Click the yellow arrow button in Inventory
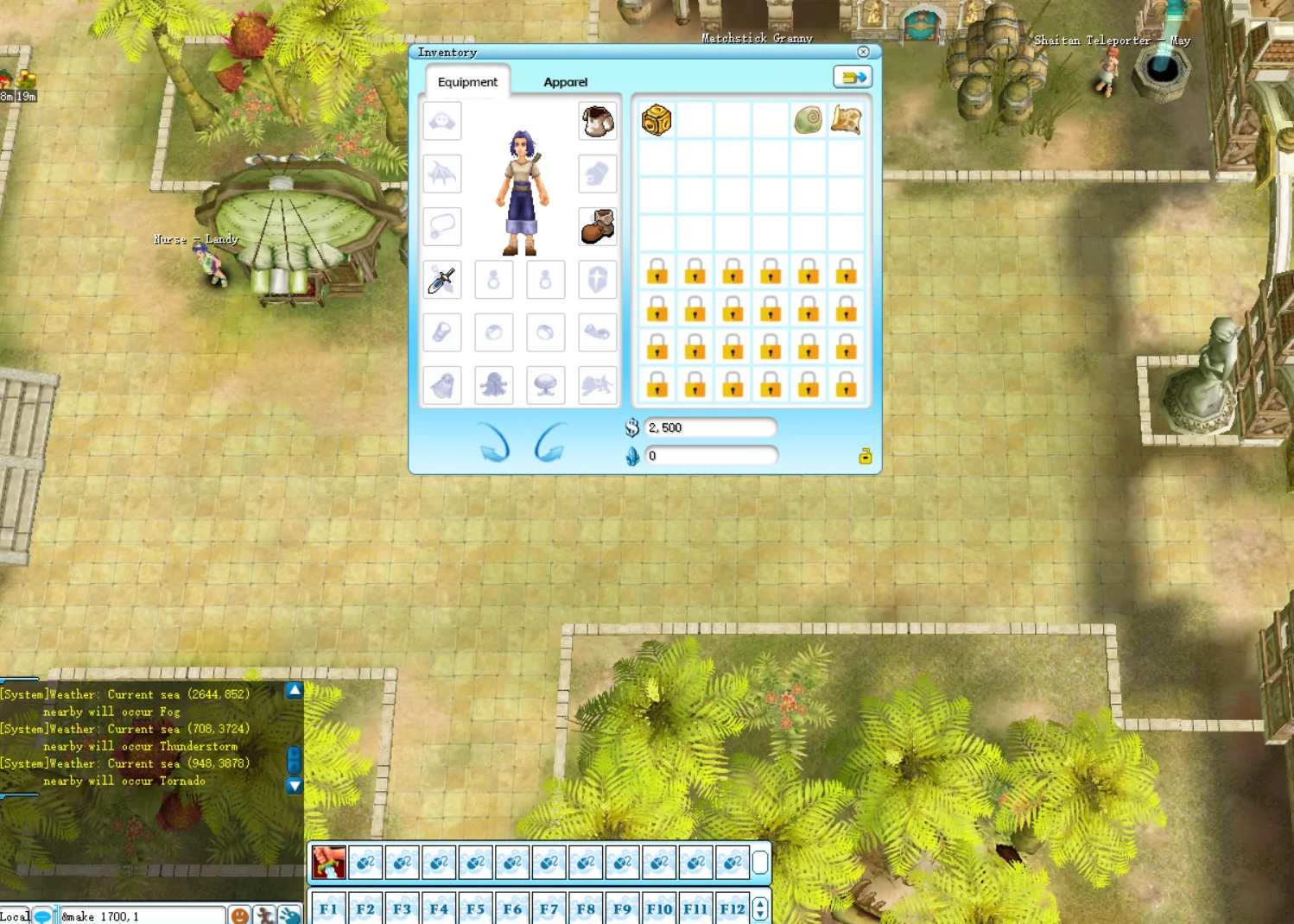Viewport: 1294px width, 924px height. [x=853, y=78]
